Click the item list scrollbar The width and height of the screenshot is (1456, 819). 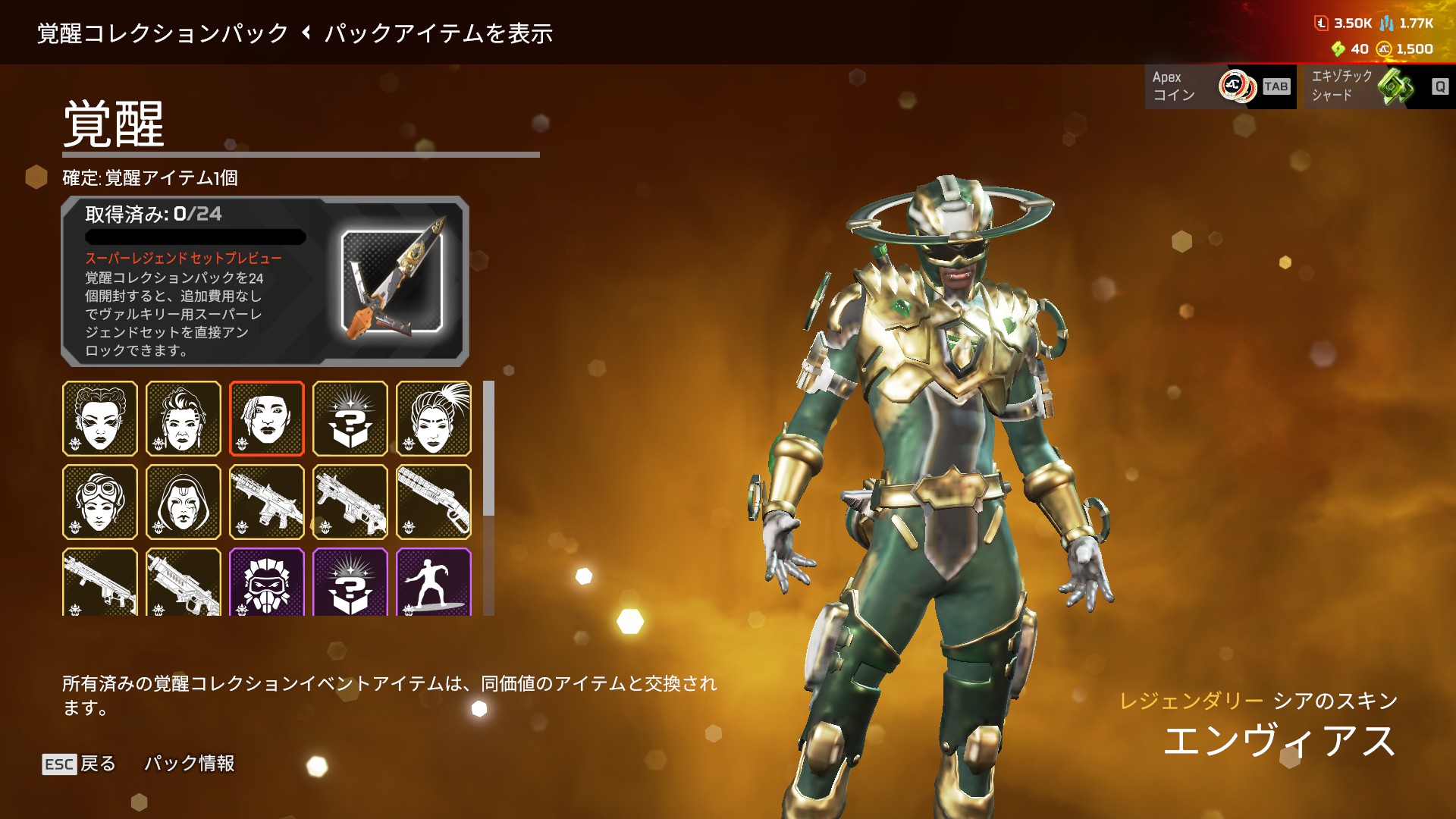[x=489, y=449]
